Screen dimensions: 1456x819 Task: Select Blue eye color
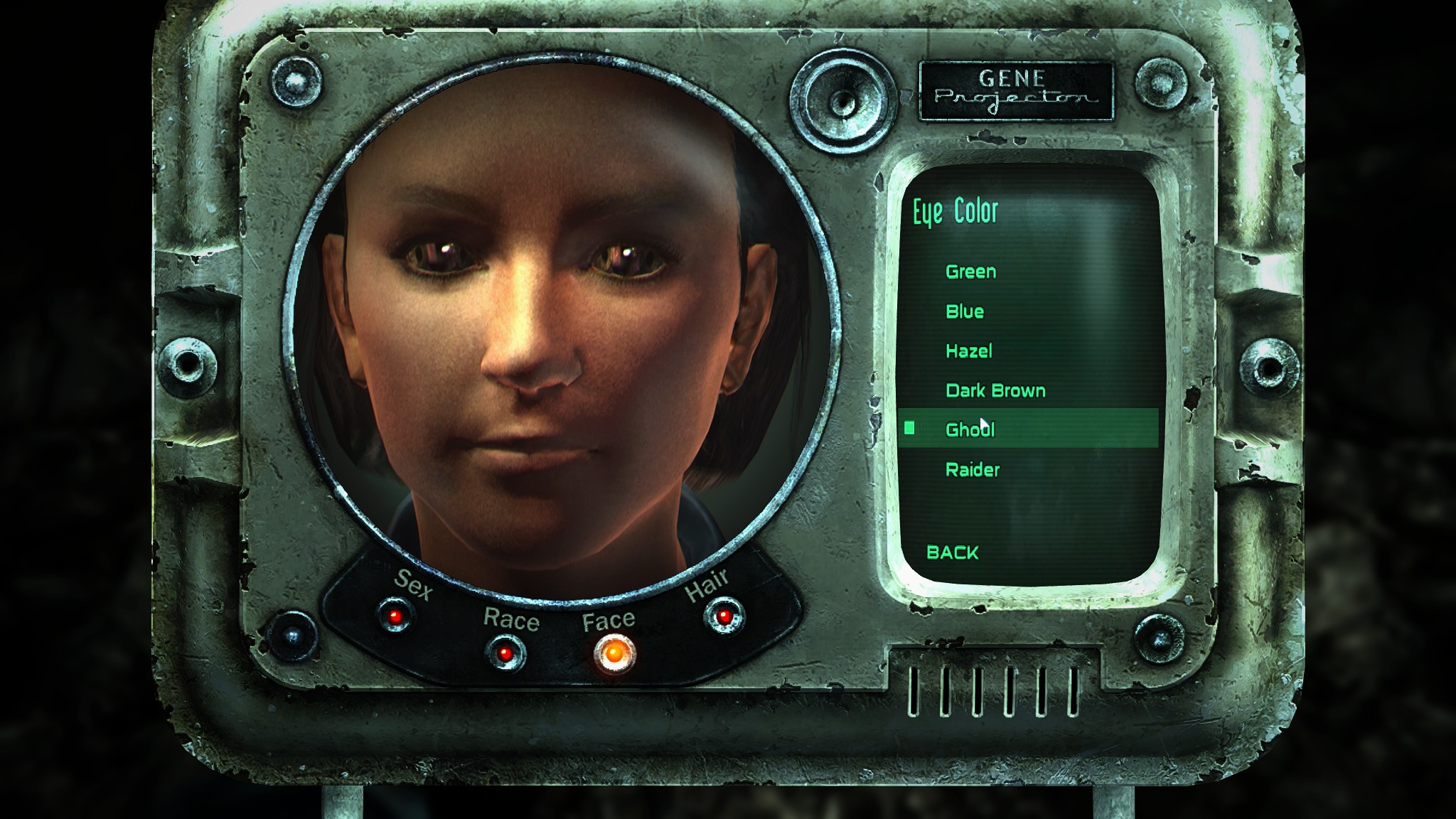[965, 311]
